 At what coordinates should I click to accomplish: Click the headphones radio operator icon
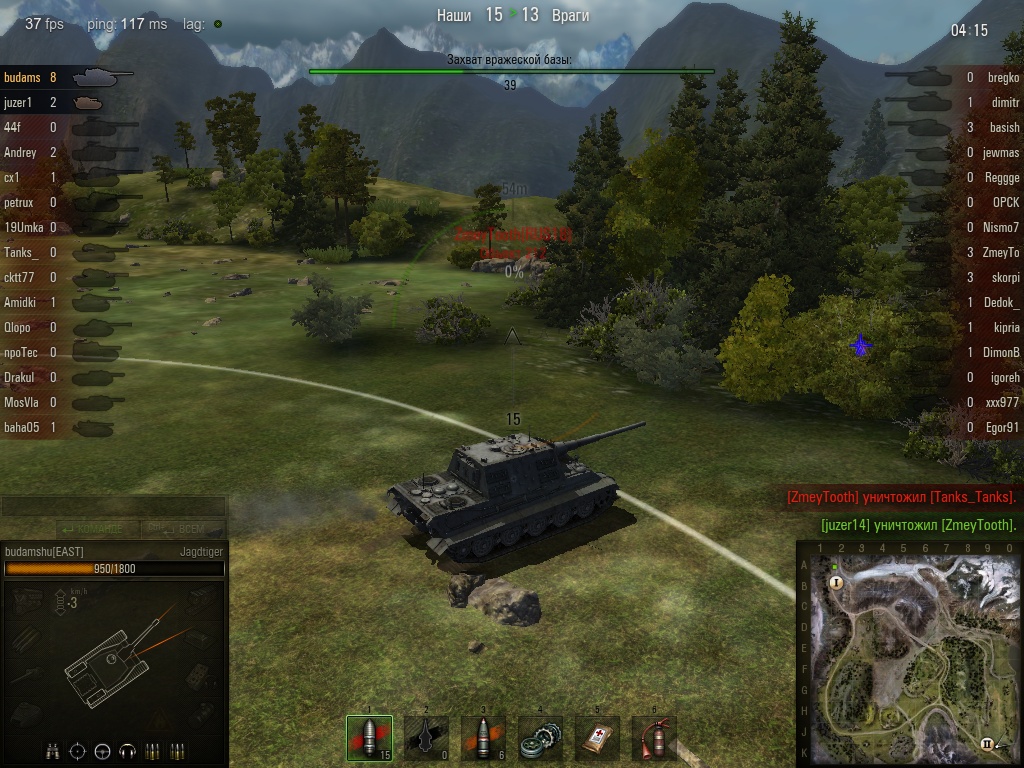coord(127,751)
